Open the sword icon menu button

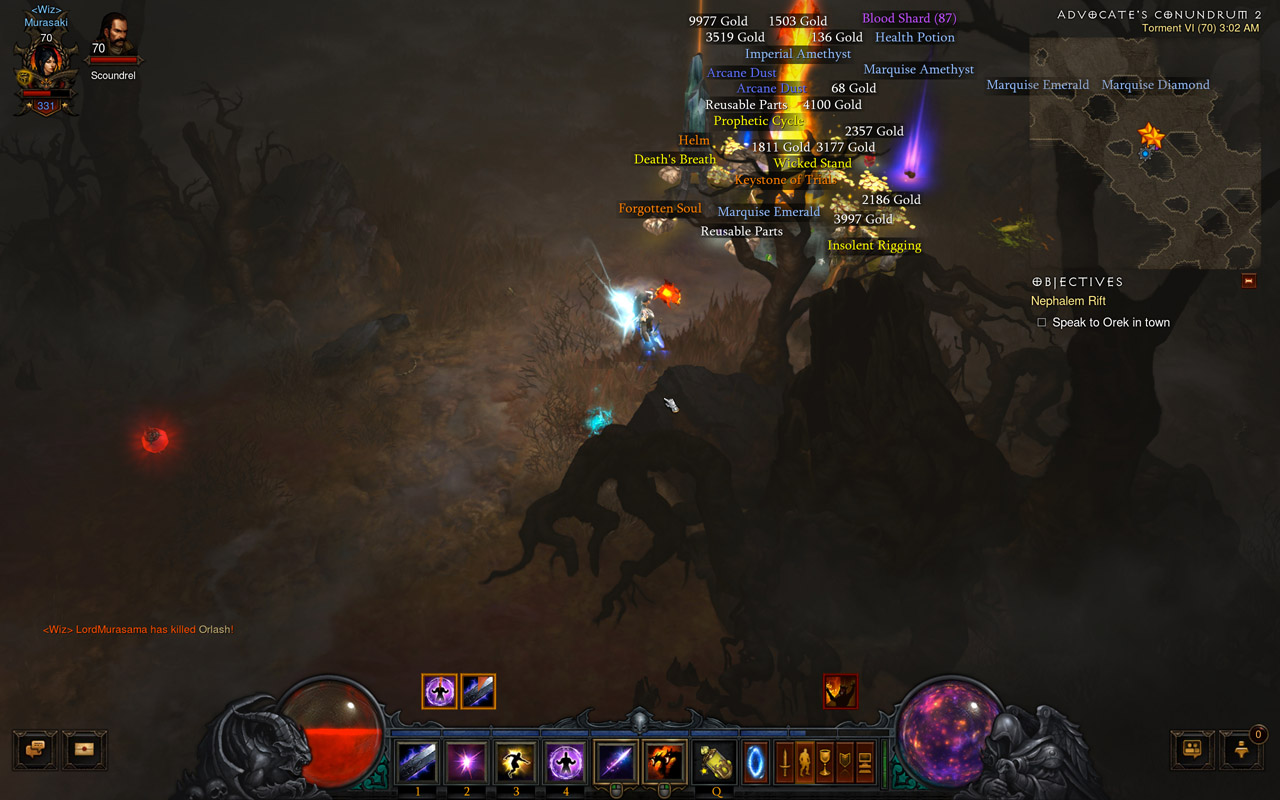[x=785, y=762]
